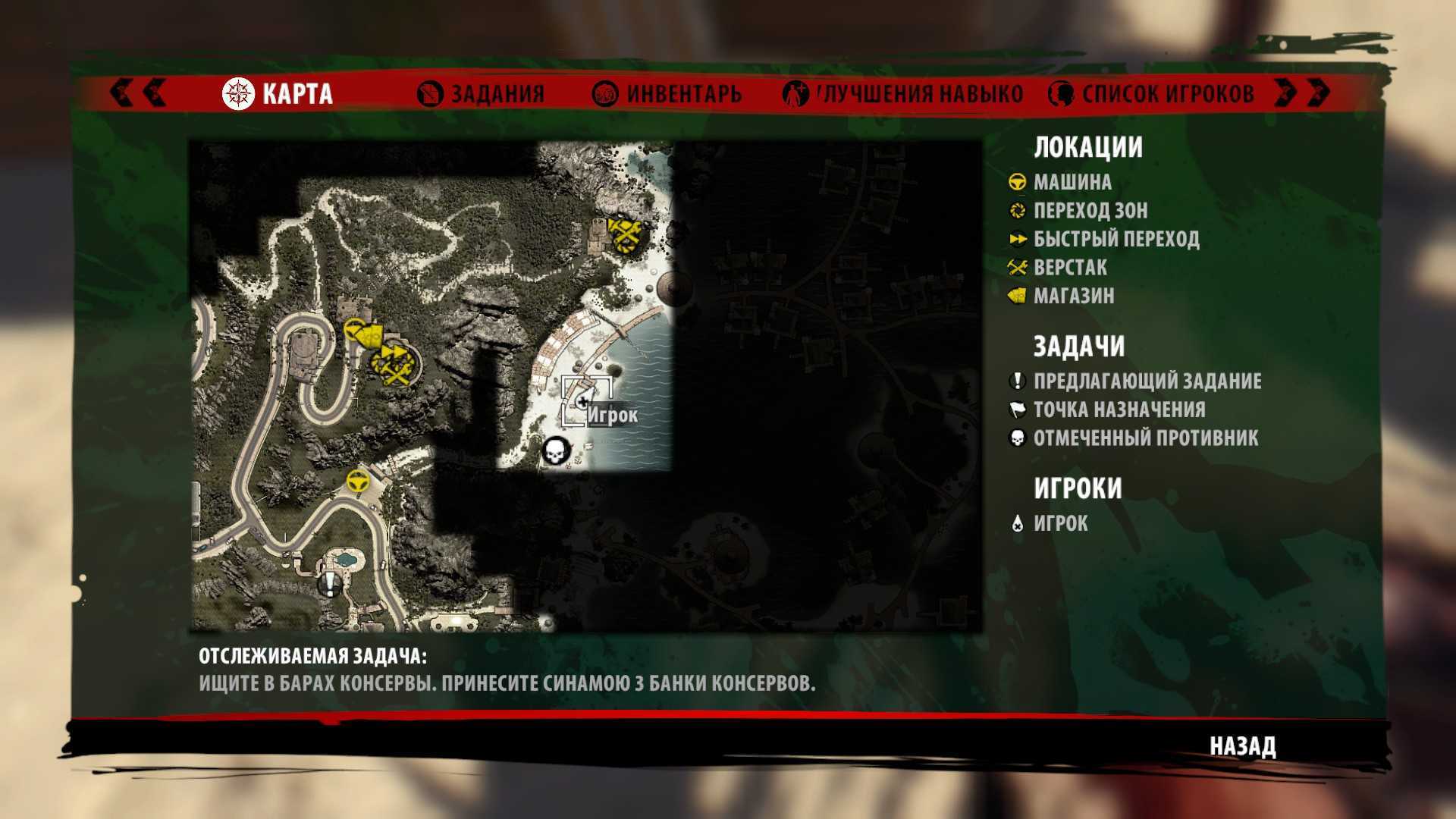Open the ИНВЕНТАРЬ tab

667,94
